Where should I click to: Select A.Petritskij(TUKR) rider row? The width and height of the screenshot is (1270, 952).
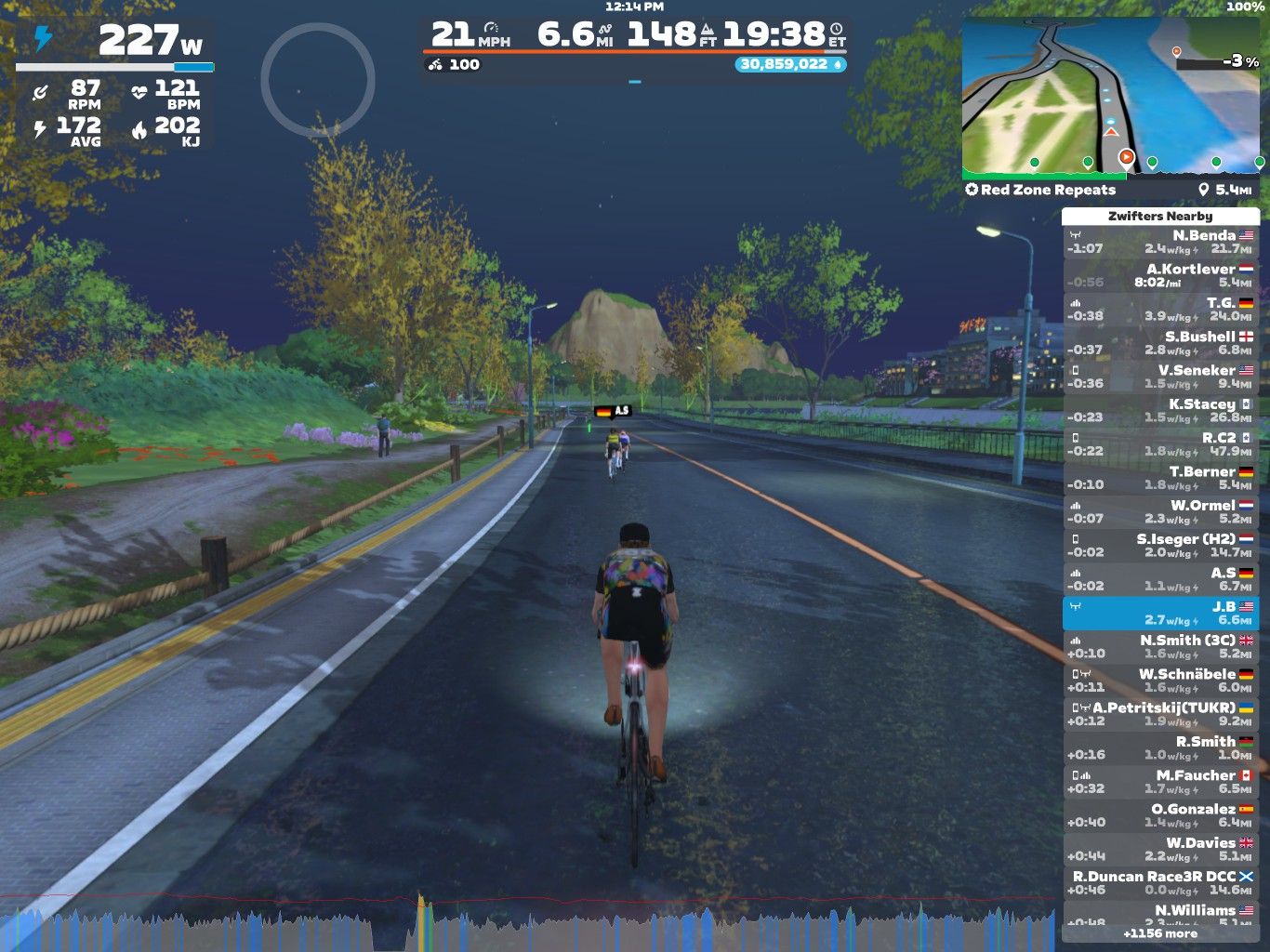pyautogui.click(x=1160, y=714)
